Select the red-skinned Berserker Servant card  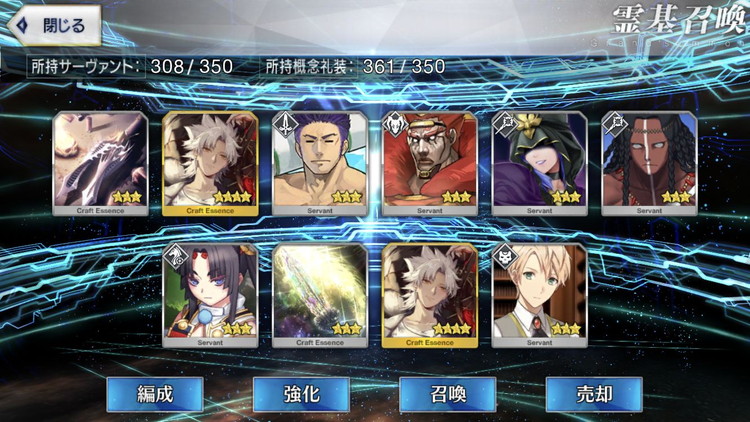[x=430, y=158]
